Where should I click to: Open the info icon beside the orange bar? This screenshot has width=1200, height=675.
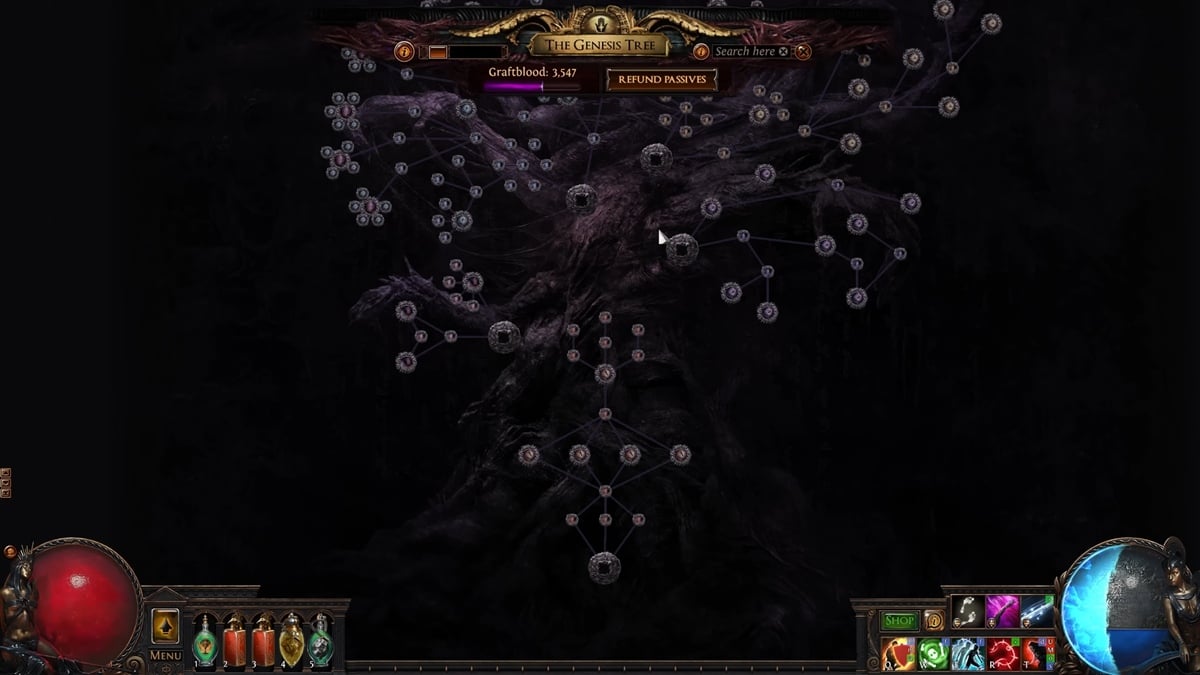[404, 52]
